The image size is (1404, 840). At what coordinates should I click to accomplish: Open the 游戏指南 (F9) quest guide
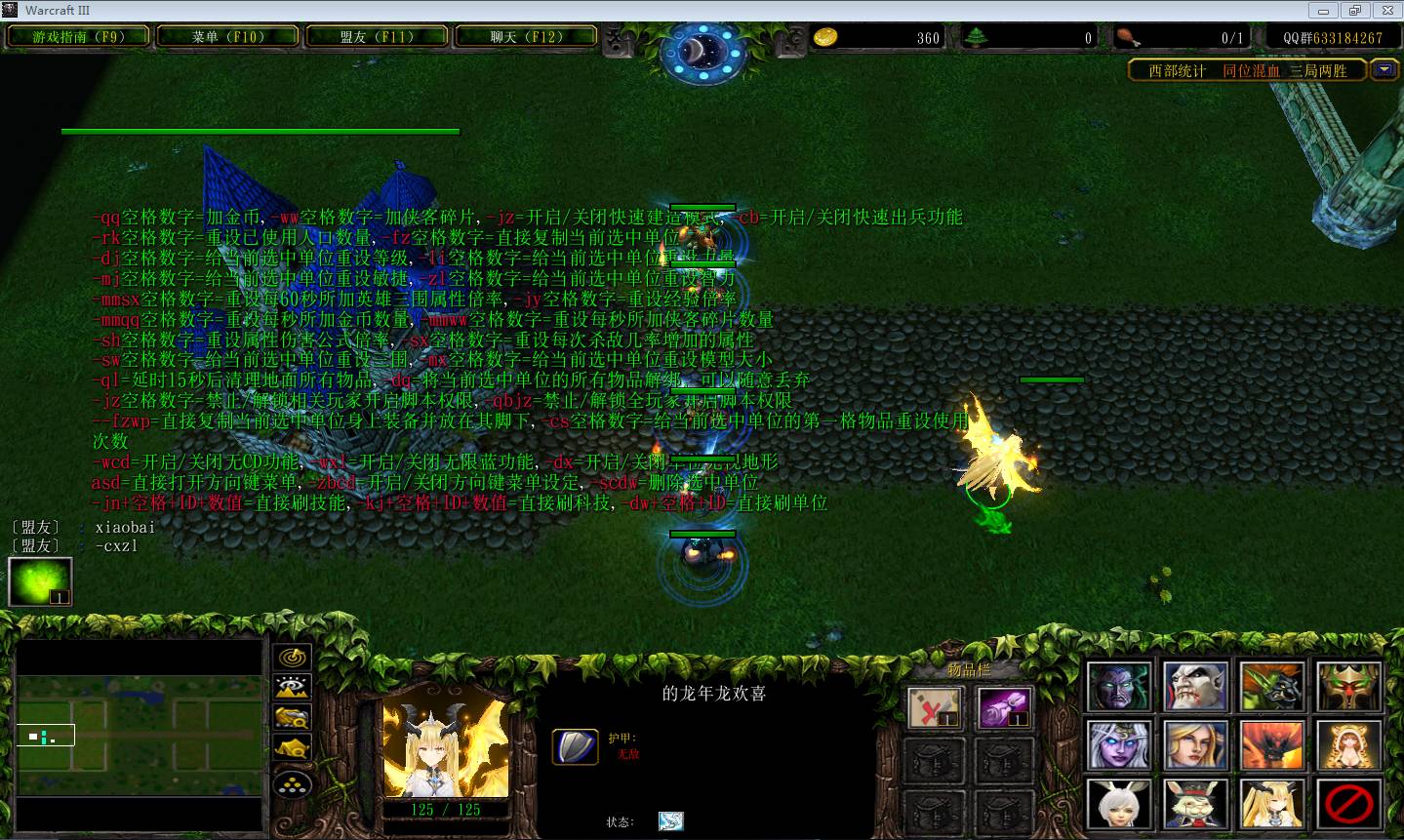point(78,37)
